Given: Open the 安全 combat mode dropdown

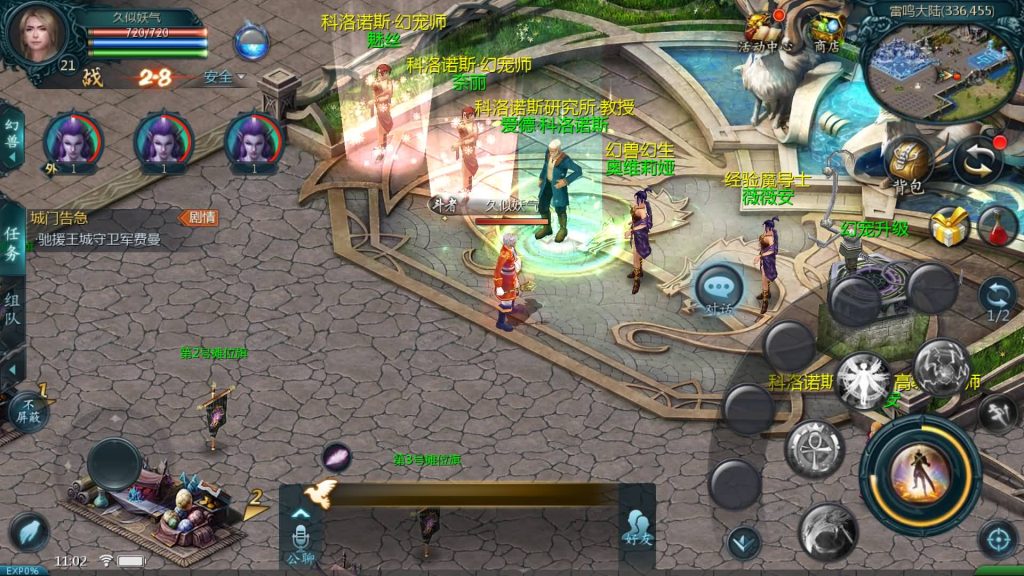Looking at the screenshot, I should coord(223,77).
